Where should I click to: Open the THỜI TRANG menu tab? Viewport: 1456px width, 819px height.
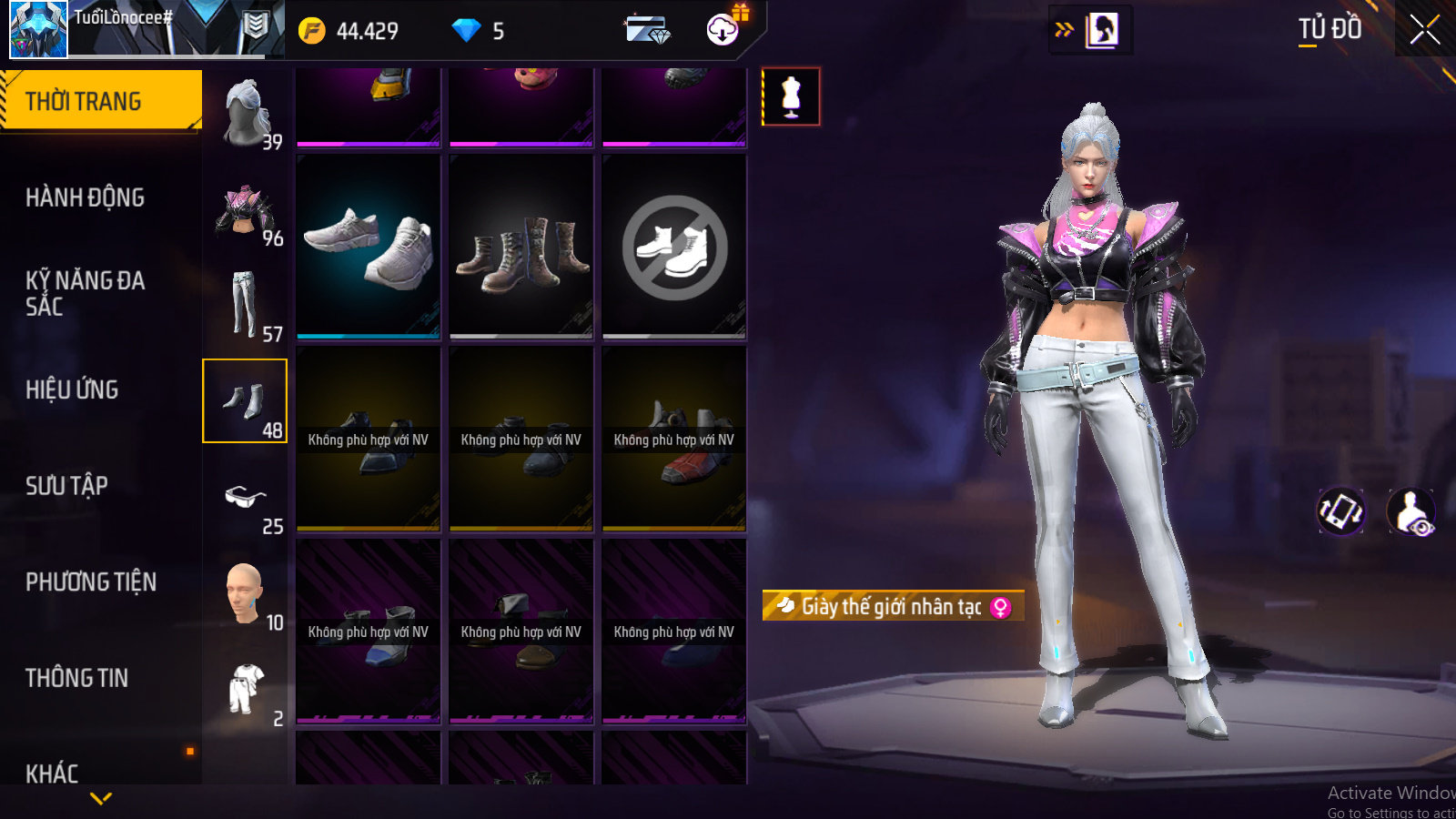pos(100,101)
